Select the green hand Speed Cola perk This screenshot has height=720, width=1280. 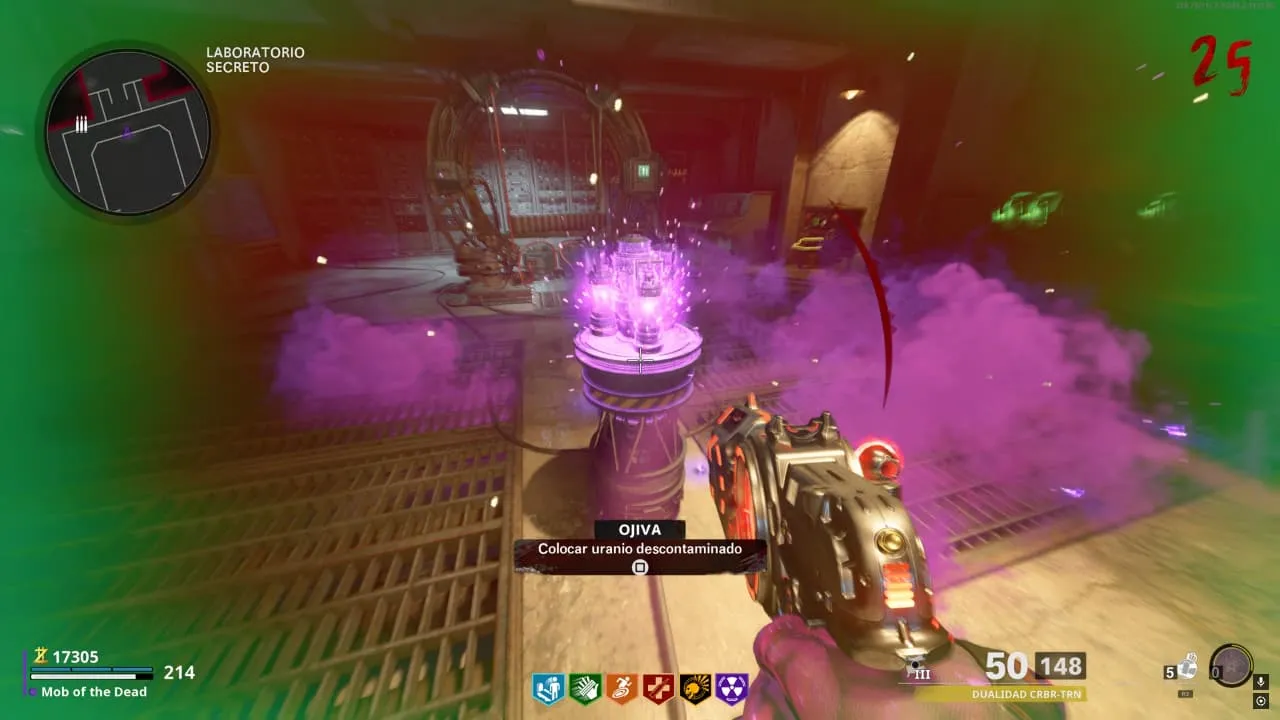[585, 689]
